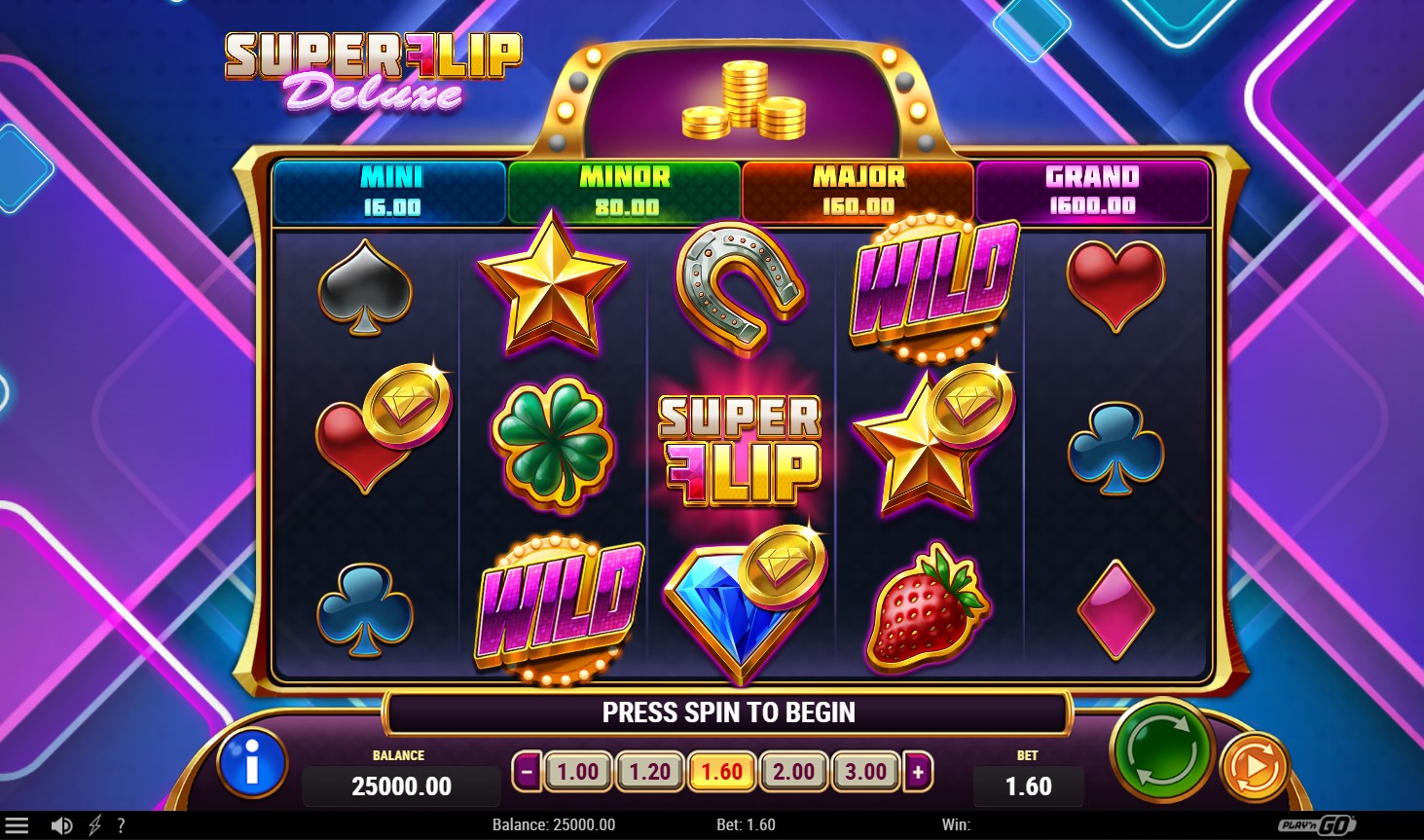This screenshot has height=840, width=1424.
Task: Select the highlighted 1.60 bet
Action: [722, 773]
